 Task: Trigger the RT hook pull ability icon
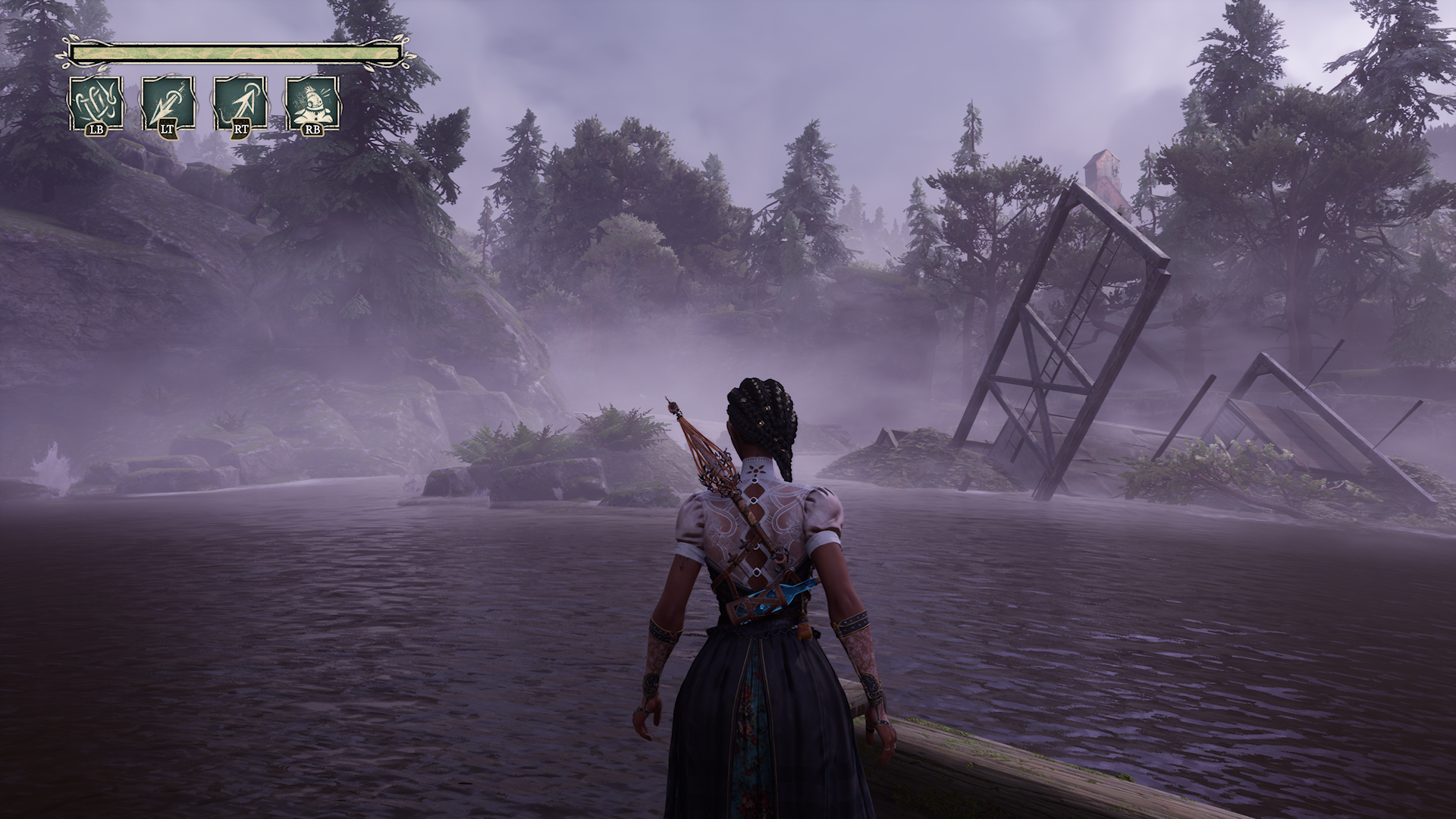[x=239, y=101]
